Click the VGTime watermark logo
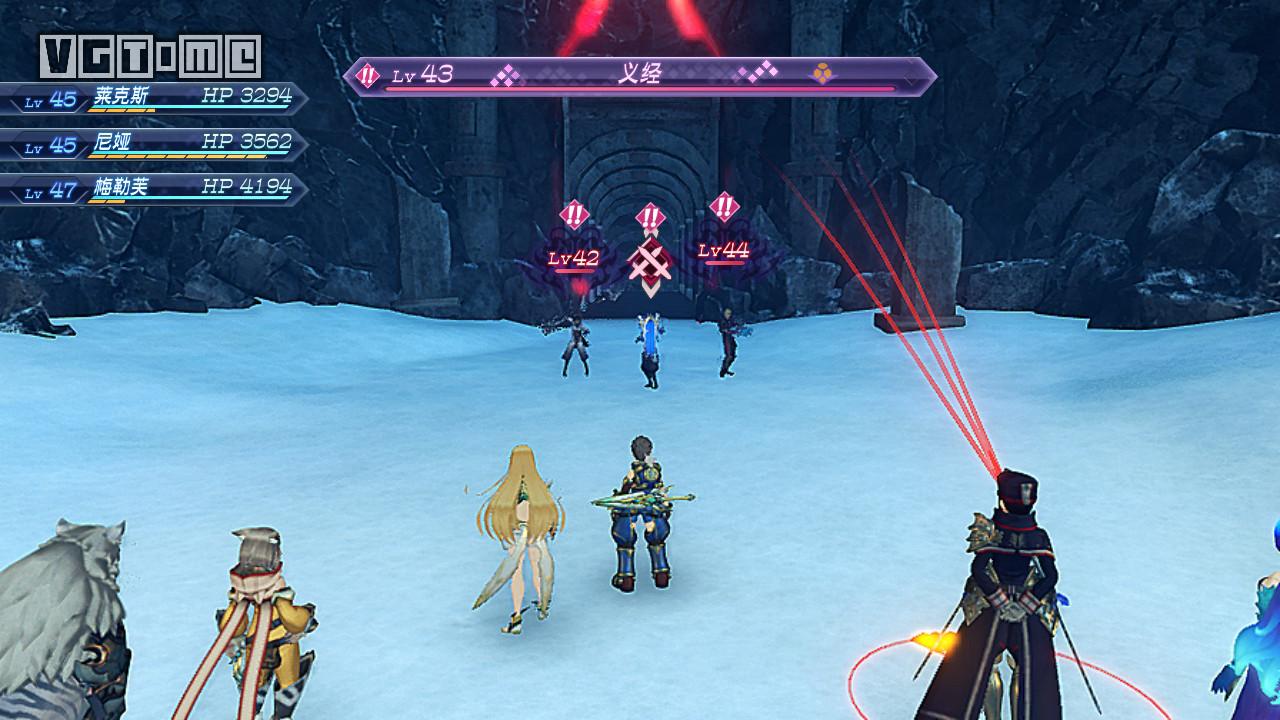The width and height of the screenshot is (1280, 720). coord(150,56)
